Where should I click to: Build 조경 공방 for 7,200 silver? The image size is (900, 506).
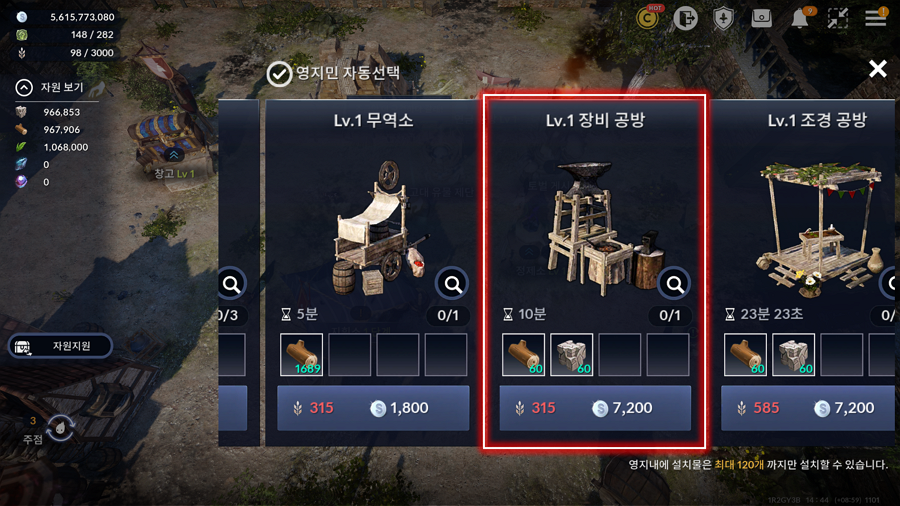(810, 408)
